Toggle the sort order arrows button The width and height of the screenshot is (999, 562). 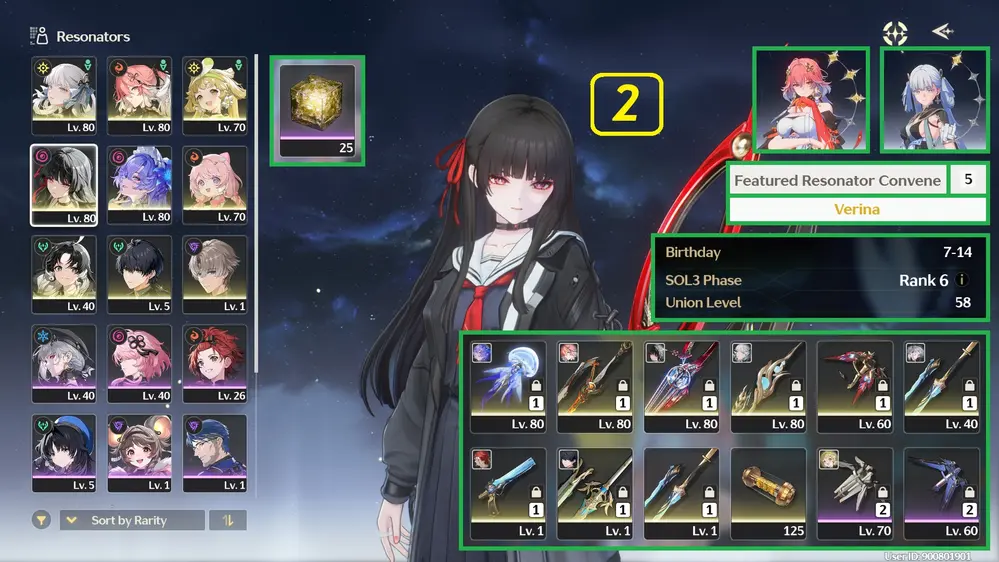tap(230, 520)
